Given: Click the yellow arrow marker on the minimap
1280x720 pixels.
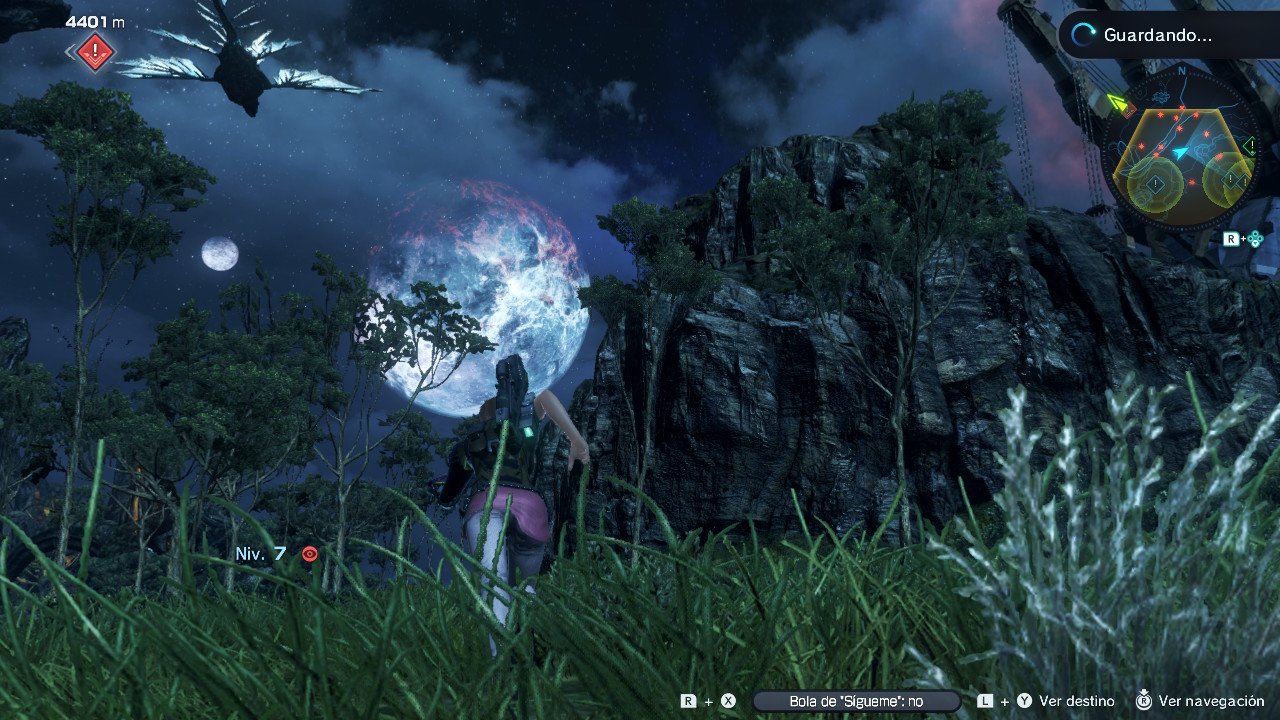Looking at the screenshot, I should [x=1118, y=102].
